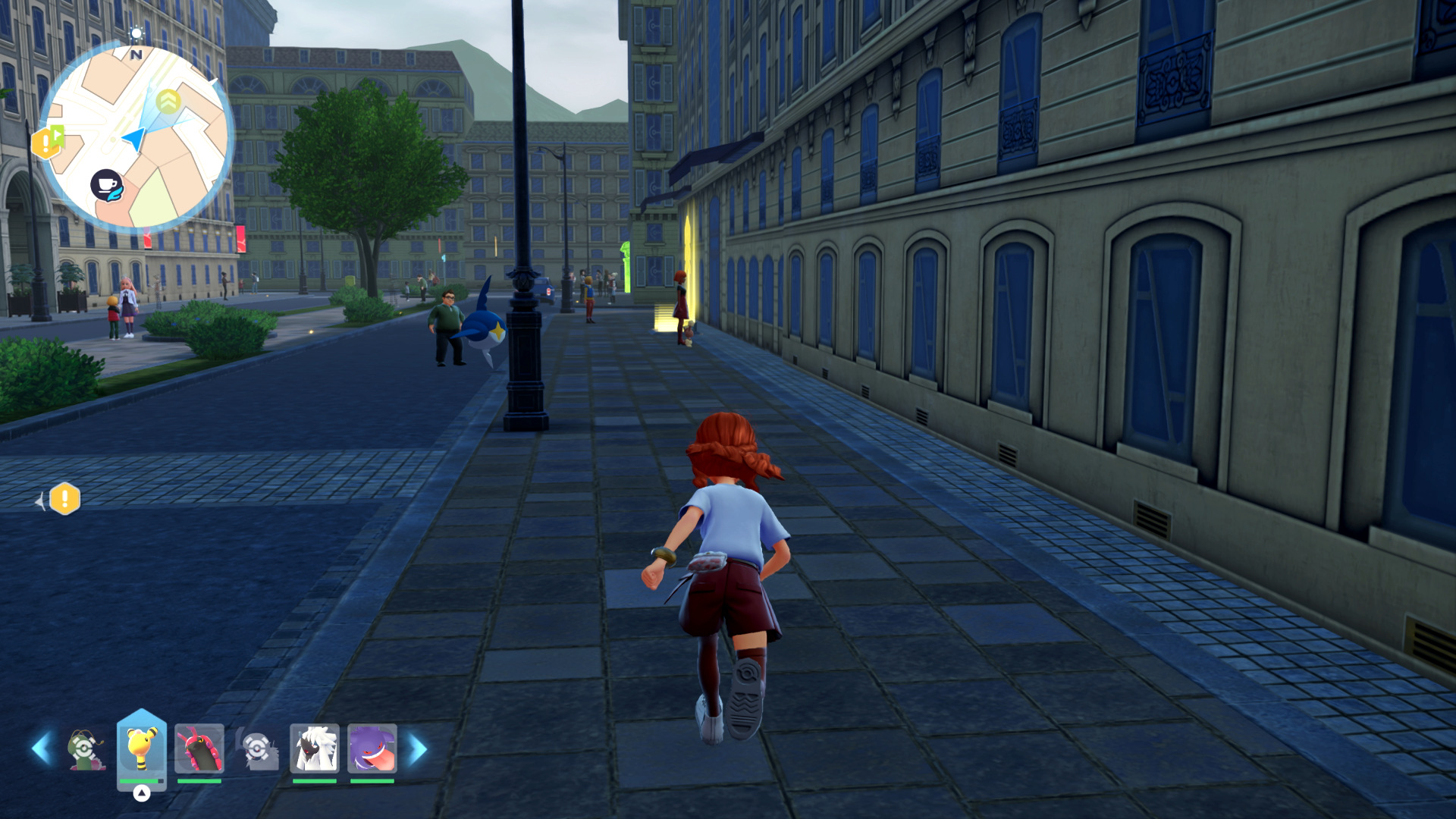Select the orange quest marker at minimap edge
The width and height of the screenshot is (1456, 819).
click(46, 142)
